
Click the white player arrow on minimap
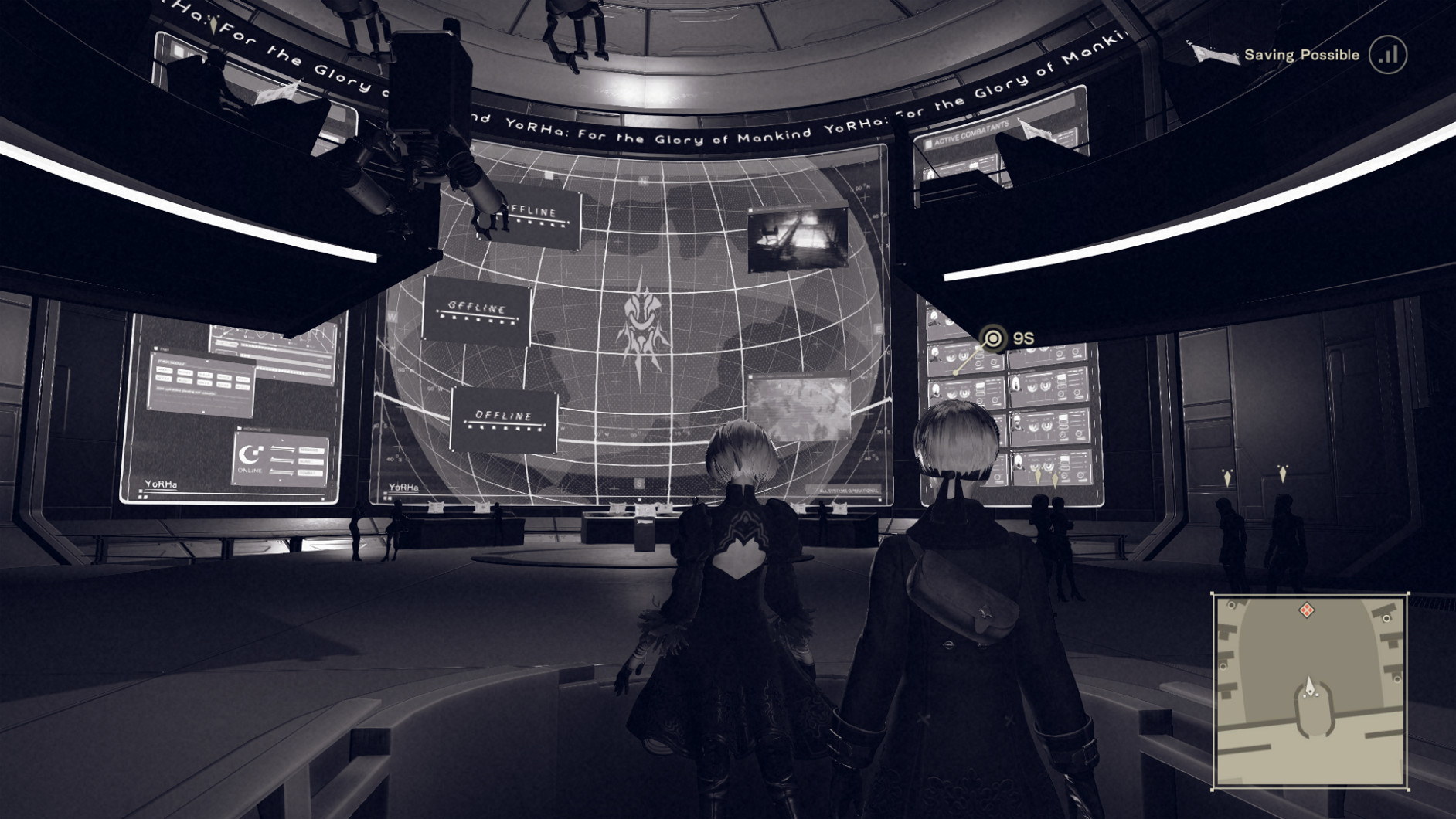pyautogui.click(x=1309, y=686)
